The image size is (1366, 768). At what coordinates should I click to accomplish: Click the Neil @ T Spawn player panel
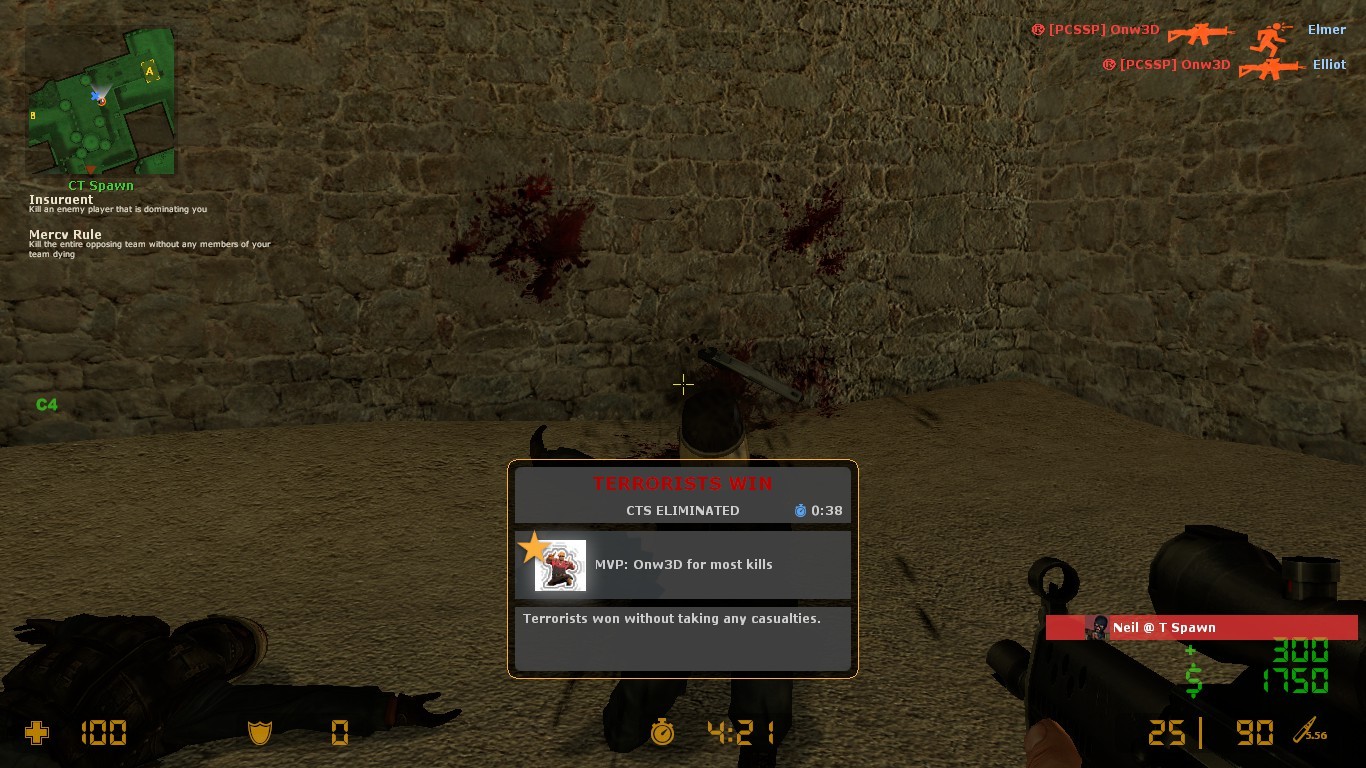click(1201, 628)
